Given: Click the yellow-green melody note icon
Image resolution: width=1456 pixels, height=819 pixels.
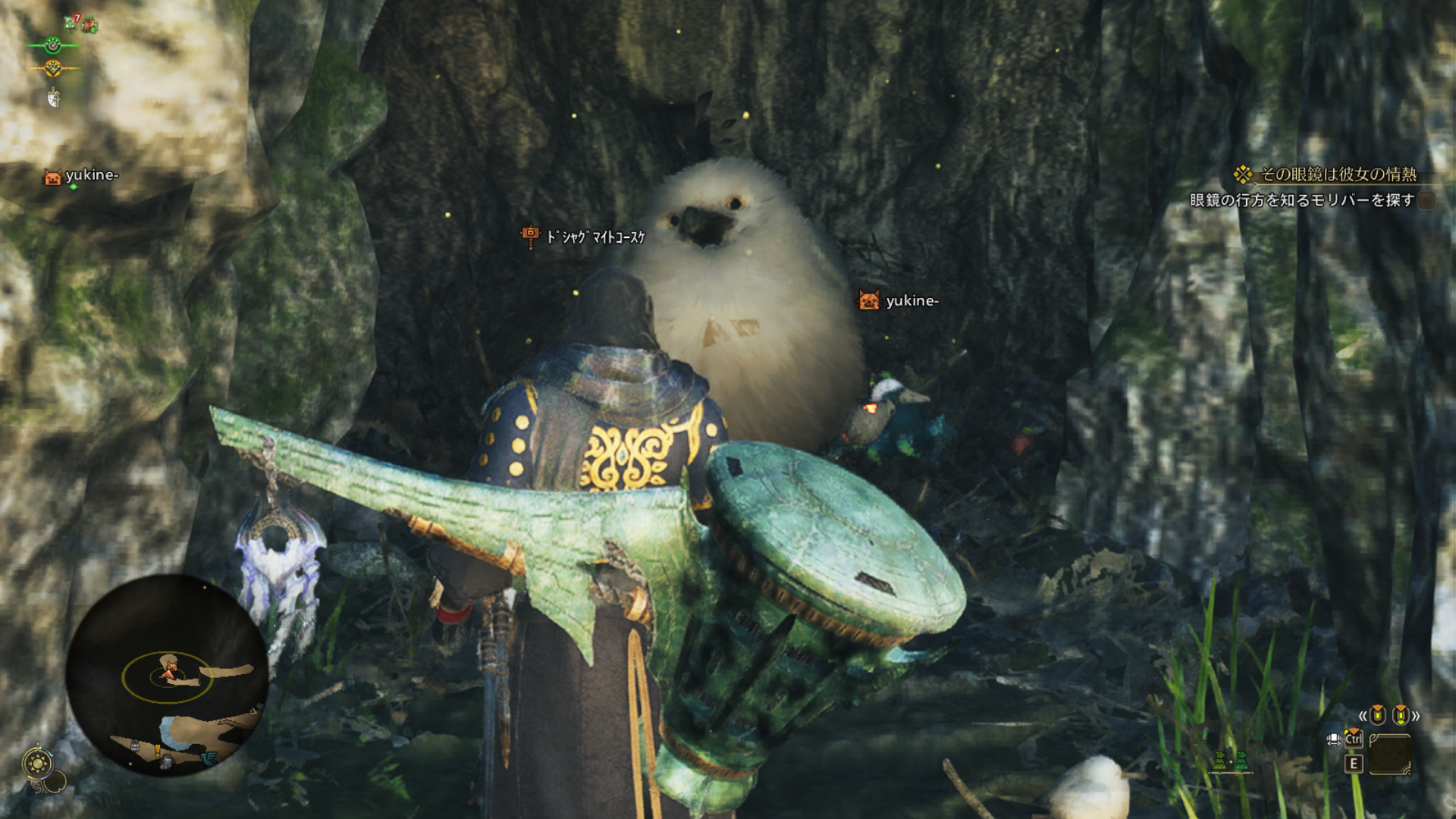Looking at the screenshot, I should (x=1219, y=761).
